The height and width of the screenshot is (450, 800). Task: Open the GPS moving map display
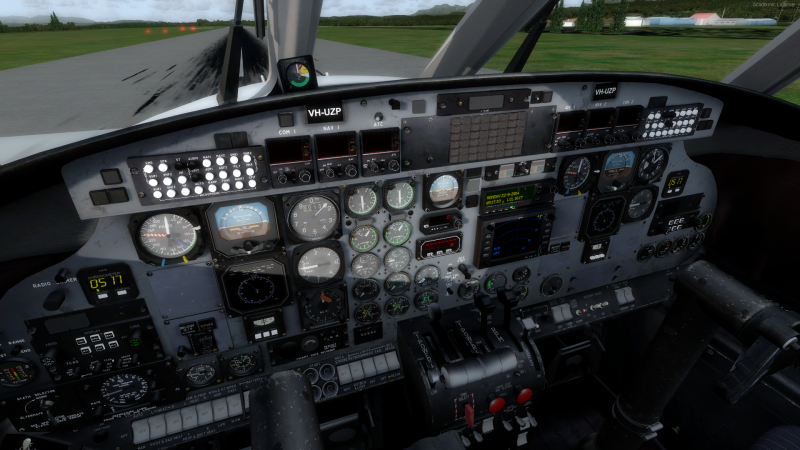coord(512,234)
